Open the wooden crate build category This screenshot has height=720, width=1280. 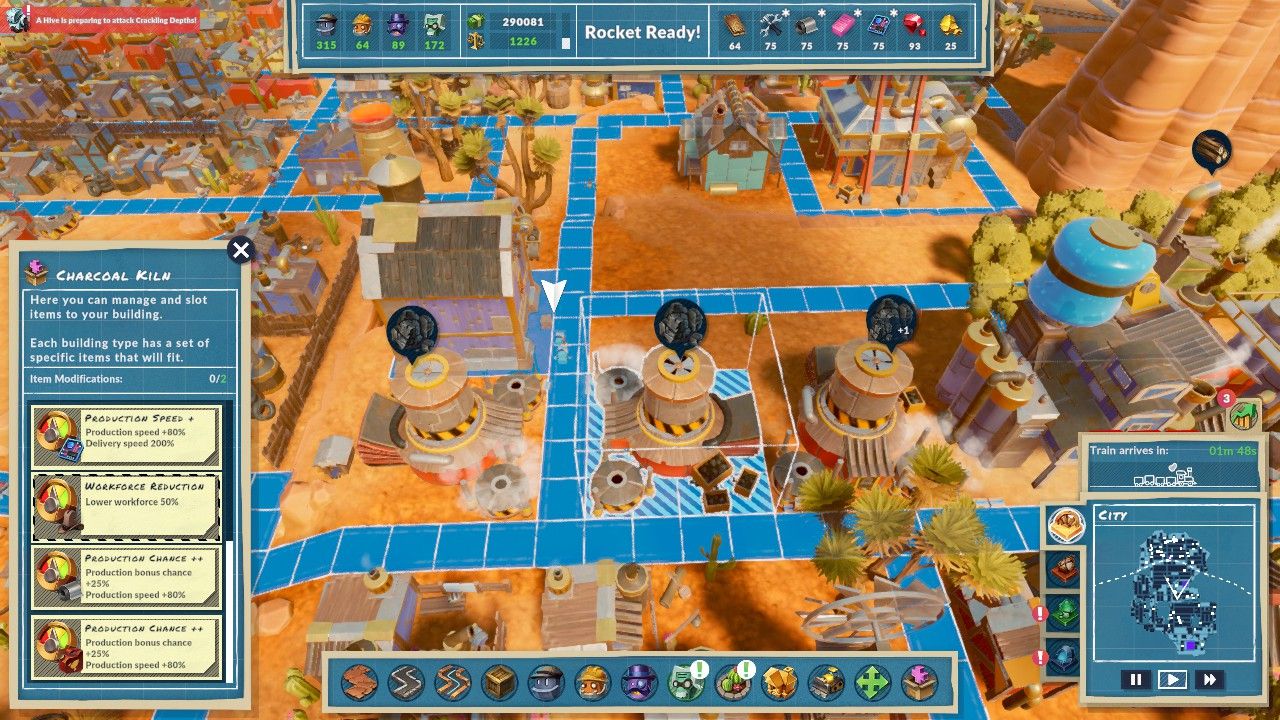[499, 684]
